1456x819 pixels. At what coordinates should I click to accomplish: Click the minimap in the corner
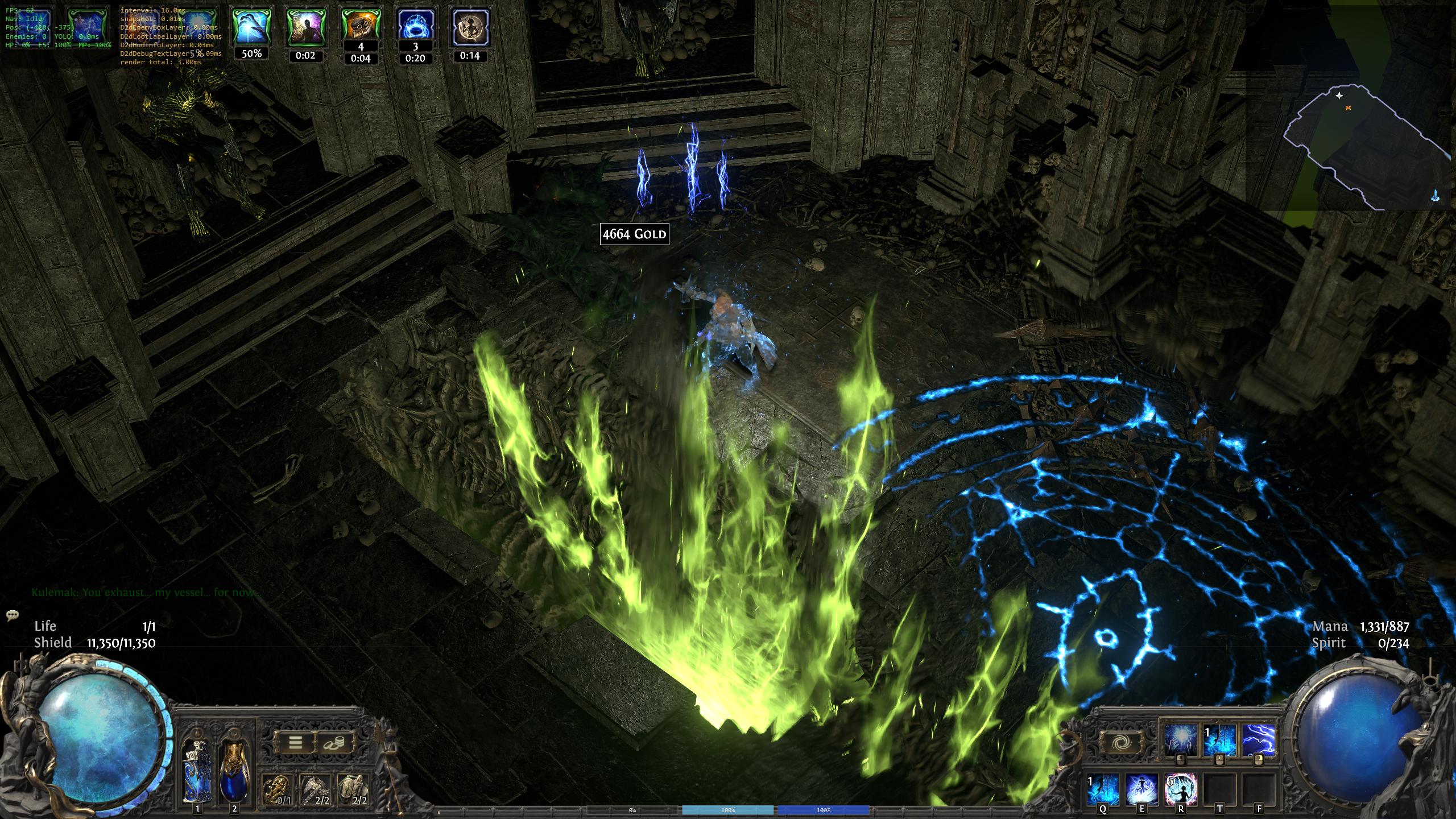pyautogui.click(x=1365, y=148)
